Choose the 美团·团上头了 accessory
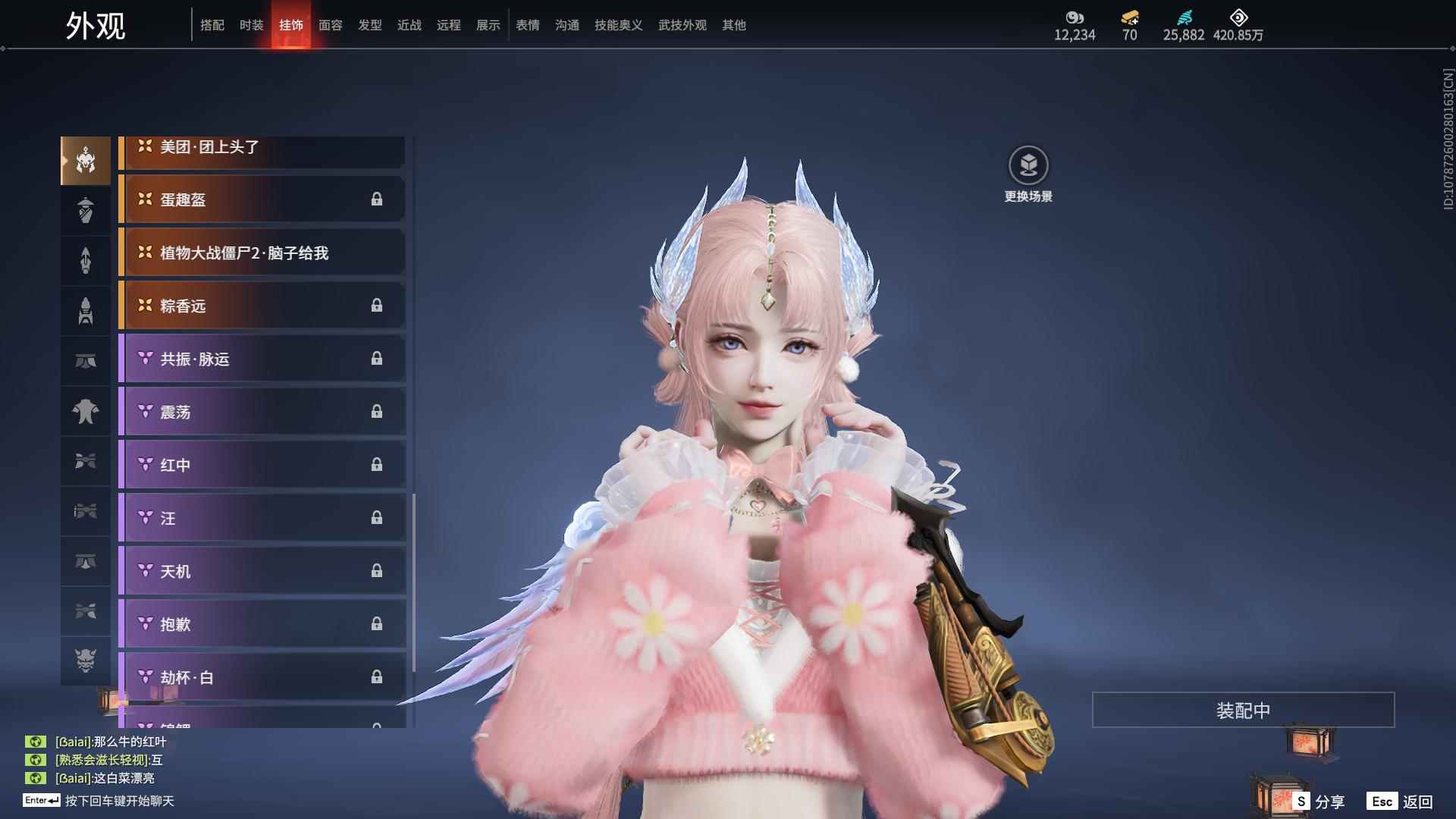The width and height of the screenshot is (1456, 819). click(262, 149)
